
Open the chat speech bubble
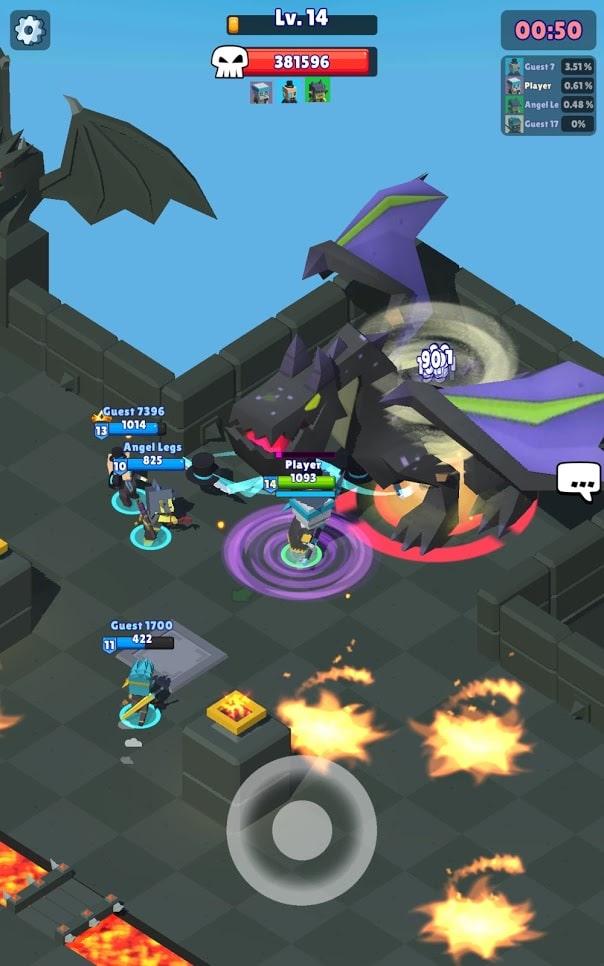pyautogui.click(x=579, y=481)
